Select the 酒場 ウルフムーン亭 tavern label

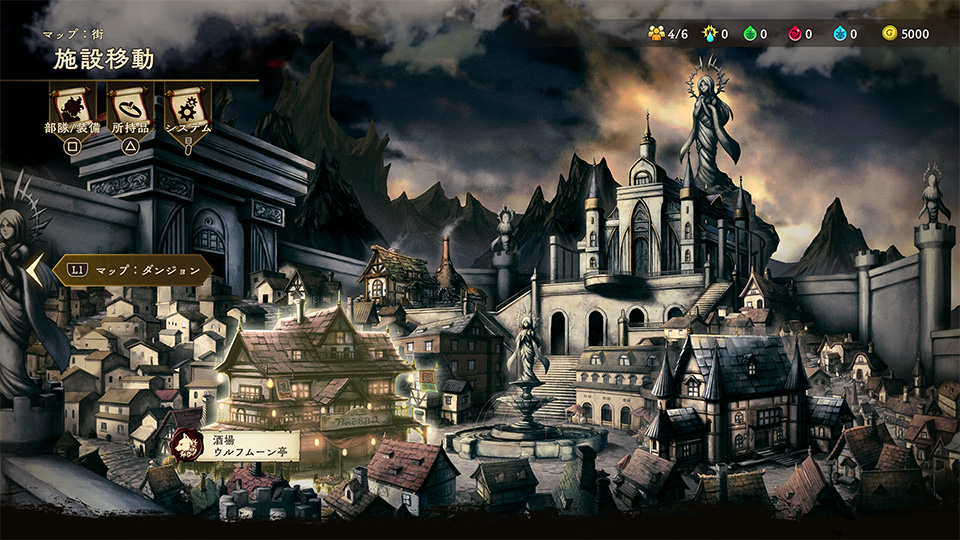240,446
